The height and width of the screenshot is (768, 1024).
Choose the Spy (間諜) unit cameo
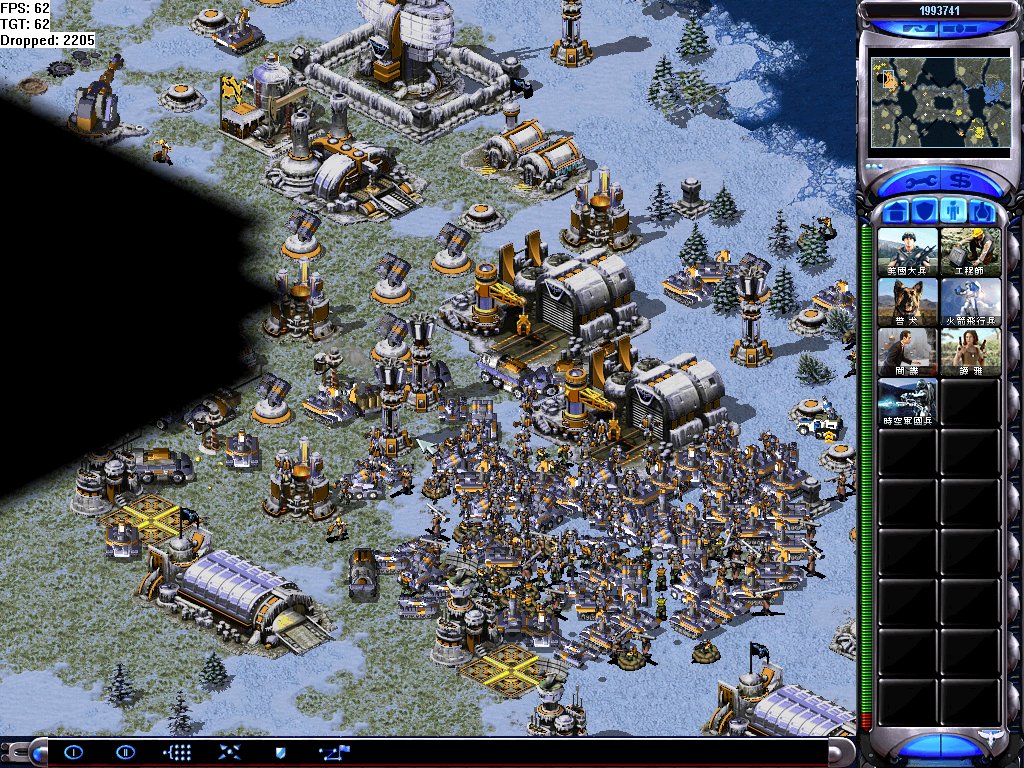coord(908,352)
